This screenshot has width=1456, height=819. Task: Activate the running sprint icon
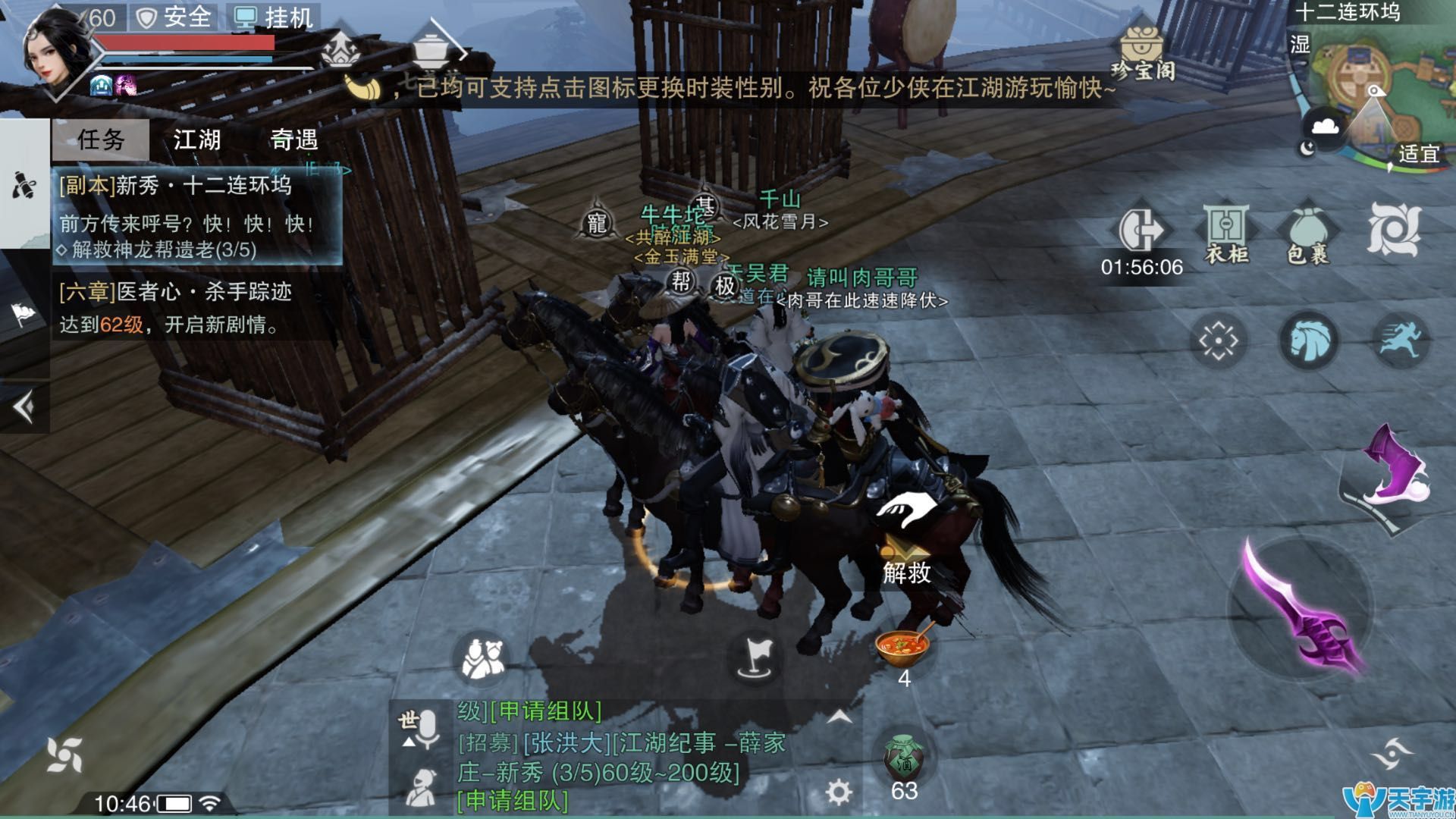pos(1400,340)
